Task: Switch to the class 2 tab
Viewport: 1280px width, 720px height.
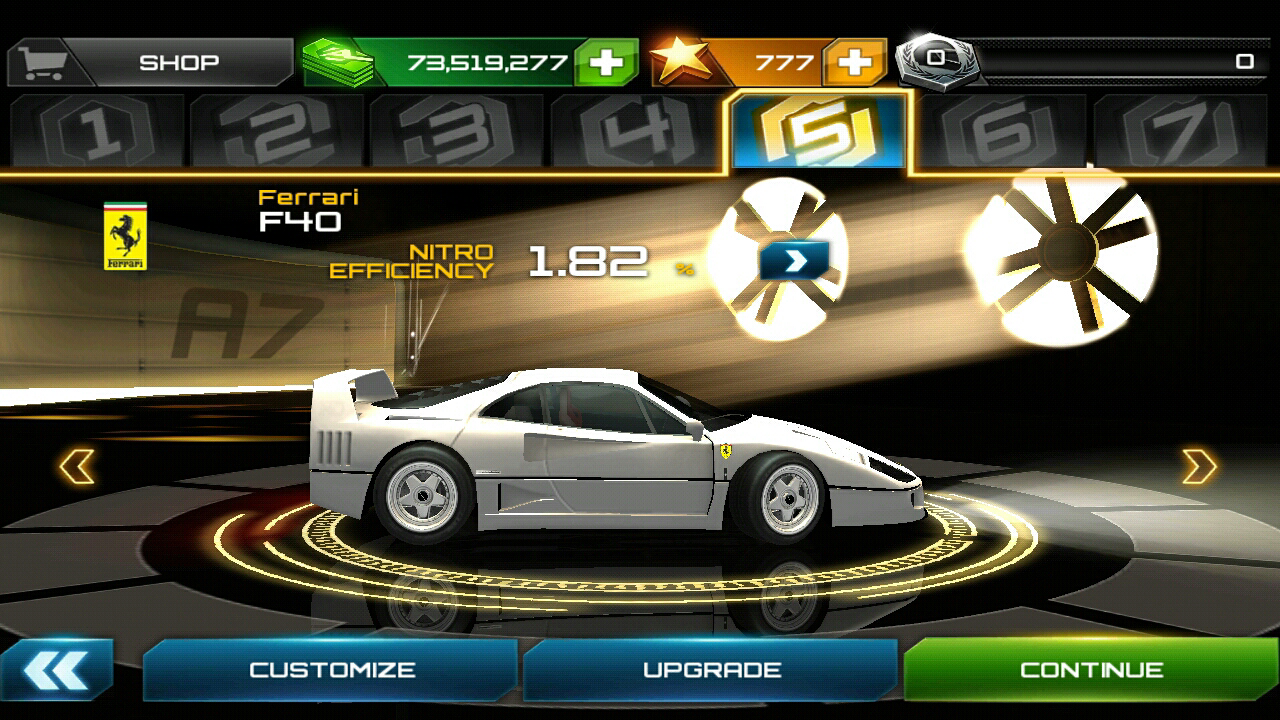Action: pyautogui.click(x=277, y=131)
